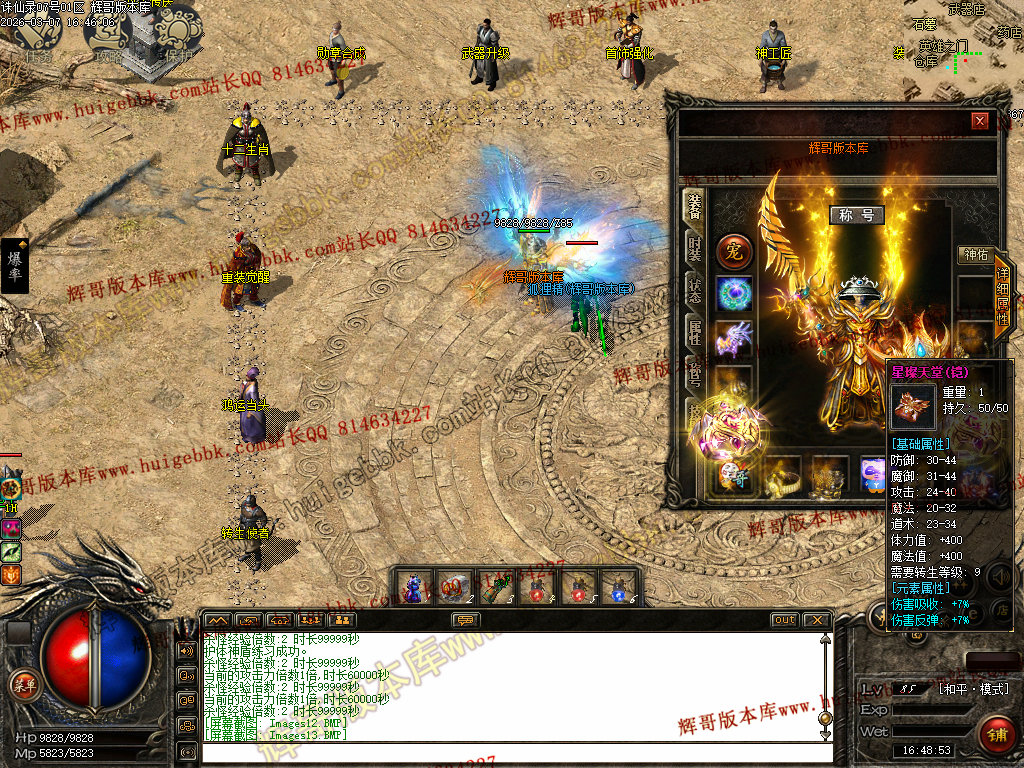The width and height of the screenshot is (1024, 768).
Task: Switch to the 时装 fashion tab
Action: coord(694,249)
